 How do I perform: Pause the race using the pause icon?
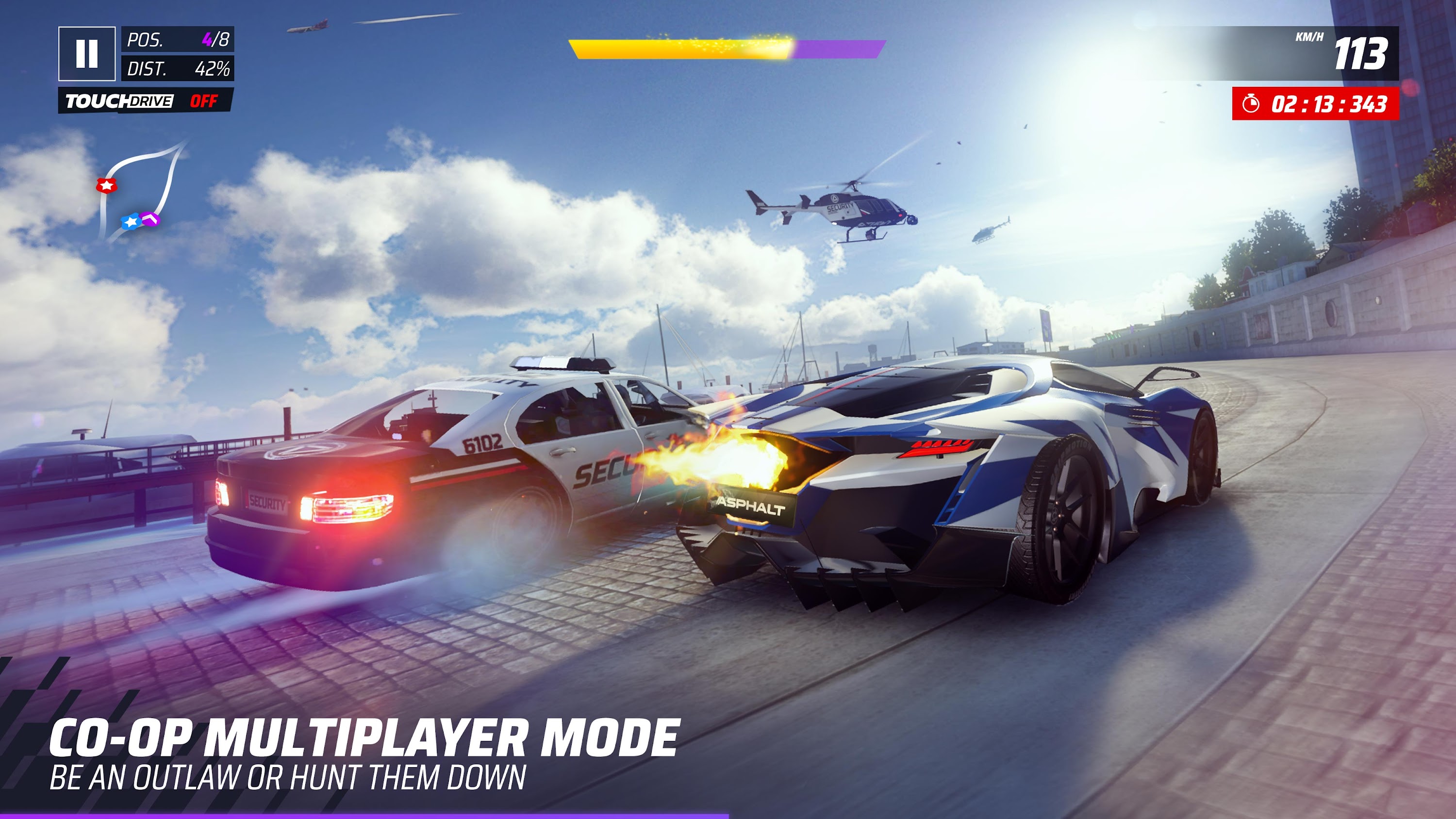pos(88,54)
